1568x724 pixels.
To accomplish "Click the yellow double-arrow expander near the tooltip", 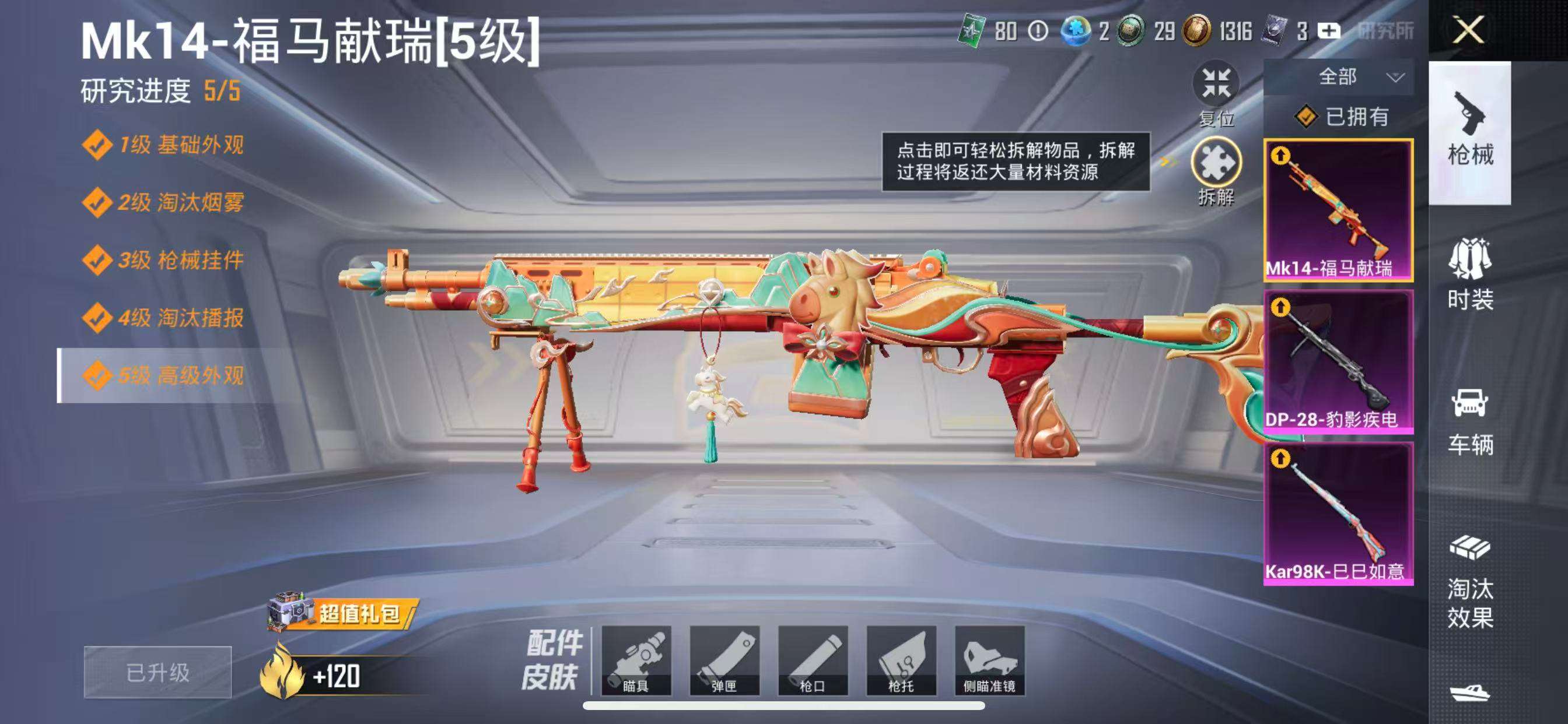I will 1167,161.
